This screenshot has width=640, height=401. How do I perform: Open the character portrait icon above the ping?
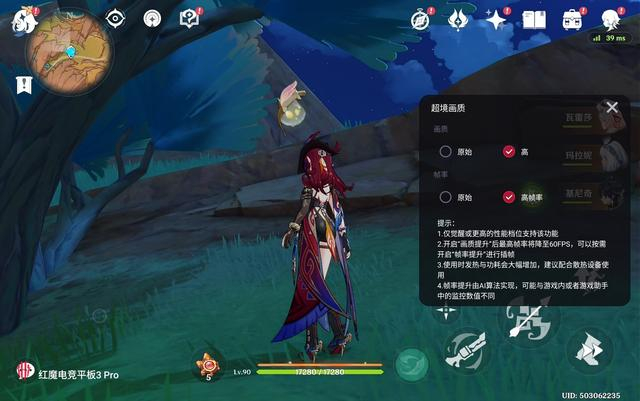click(x=611, y=18)
